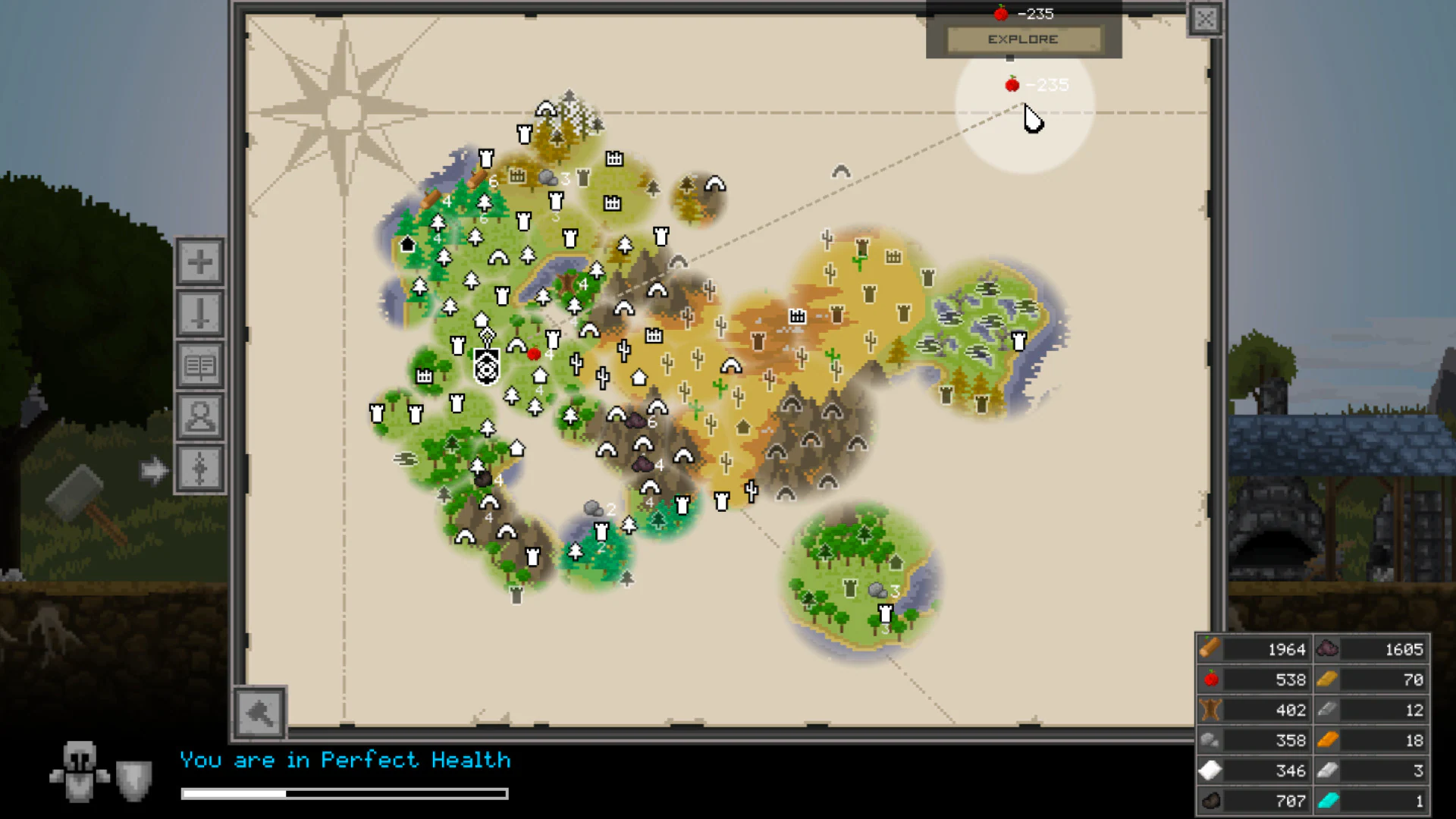Select the red apple marker showing -235
The image size is (1456, 819).
click(x=1012, y=84)
